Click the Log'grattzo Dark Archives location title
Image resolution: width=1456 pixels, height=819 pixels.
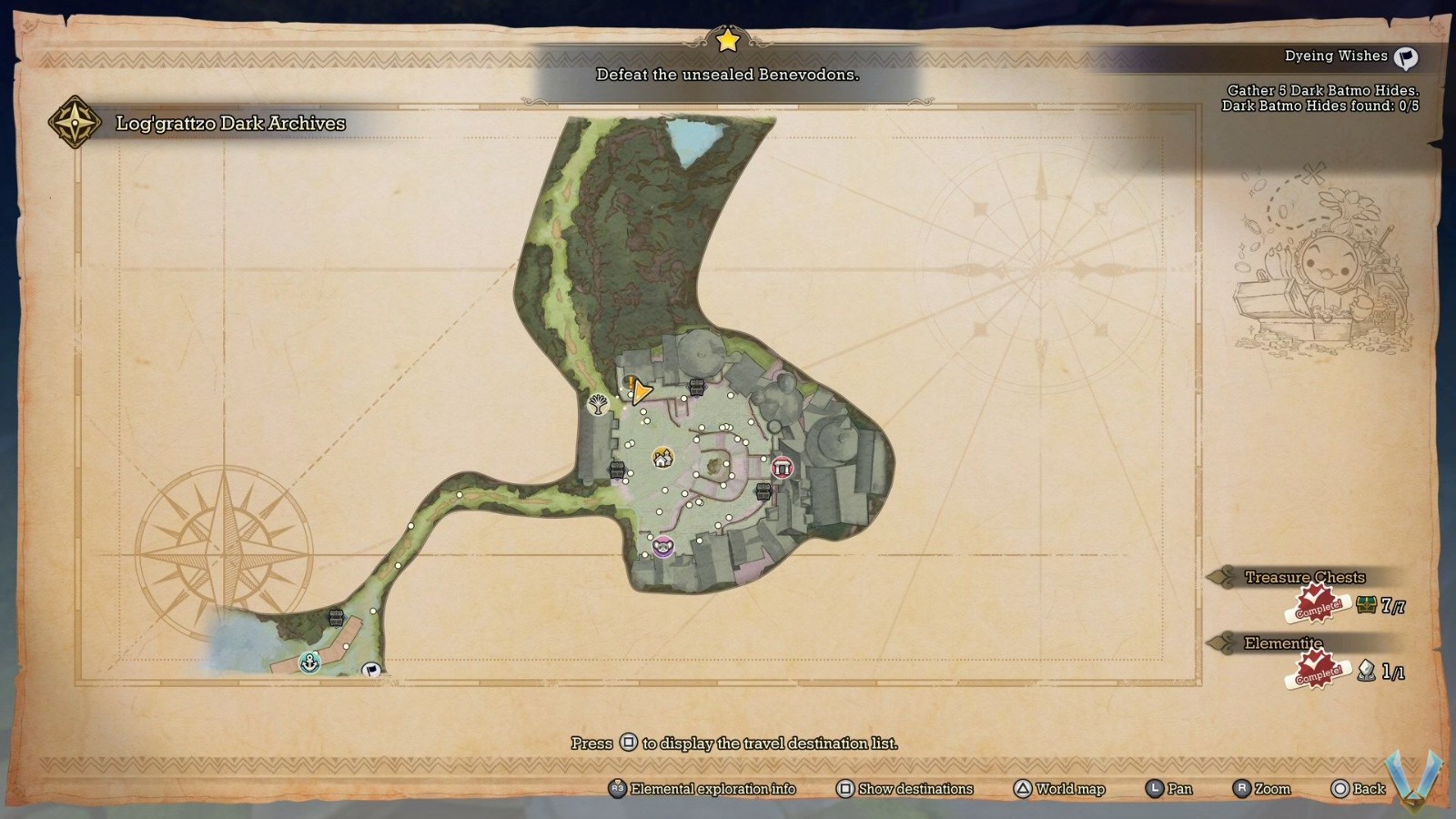pos(230,124)
